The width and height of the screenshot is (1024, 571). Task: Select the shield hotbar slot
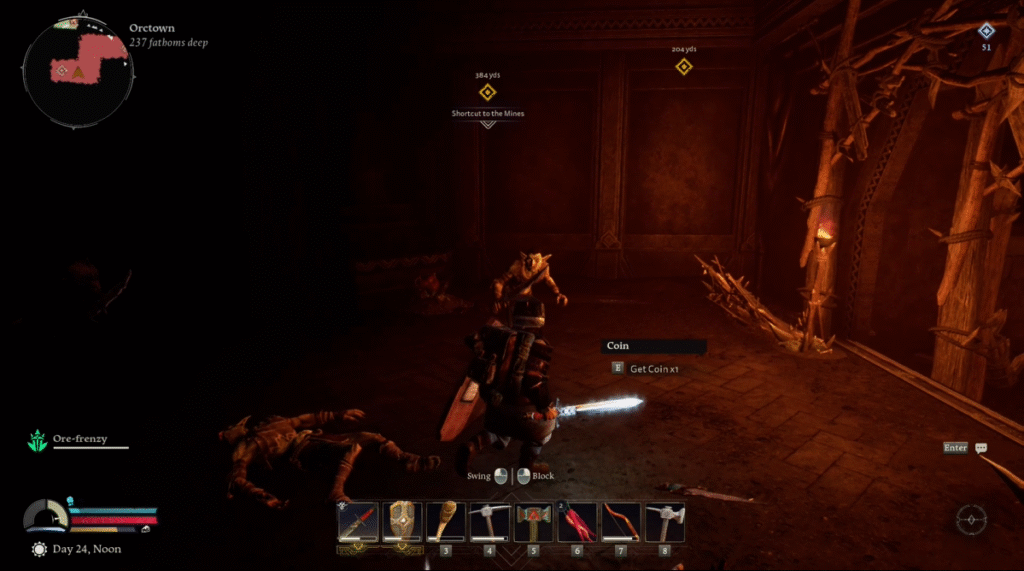click(402, 521)
